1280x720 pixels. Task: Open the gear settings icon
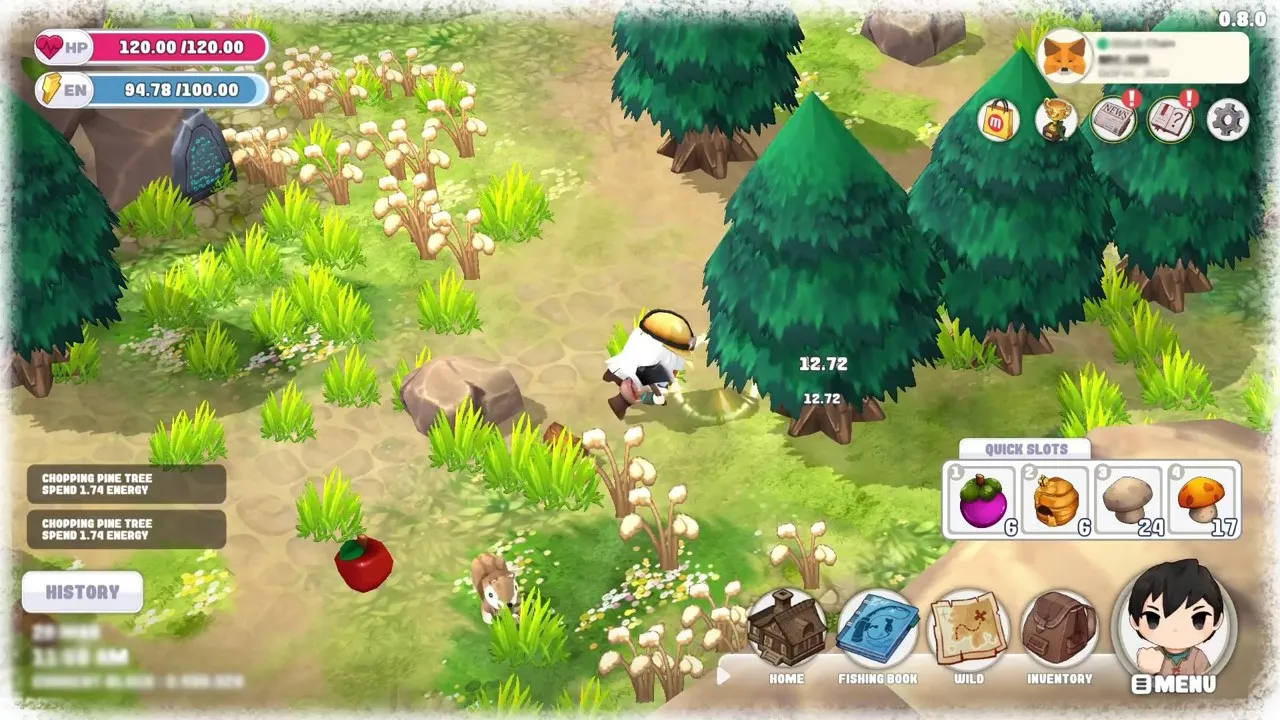1228,120
